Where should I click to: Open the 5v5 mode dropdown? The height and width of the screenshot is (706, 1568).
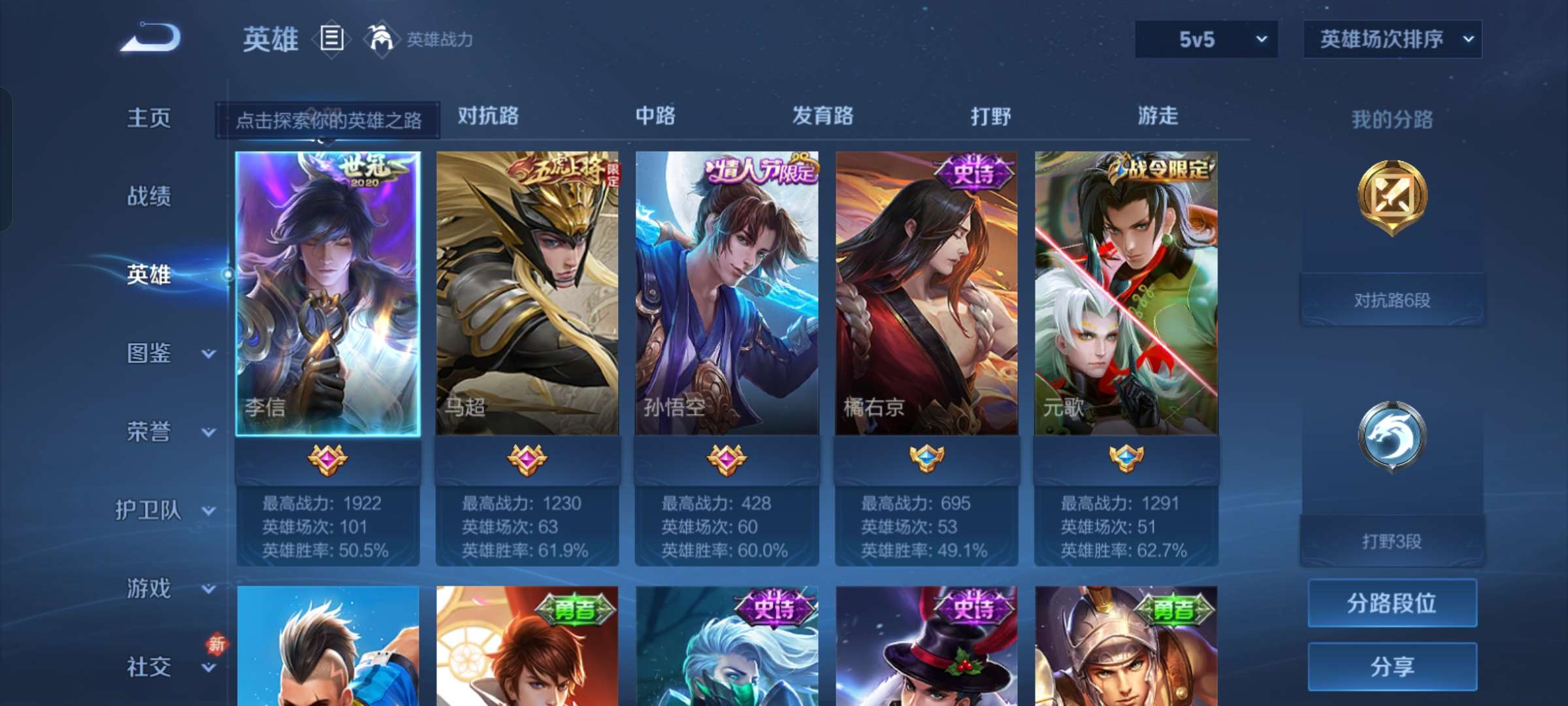point(1205,39)
